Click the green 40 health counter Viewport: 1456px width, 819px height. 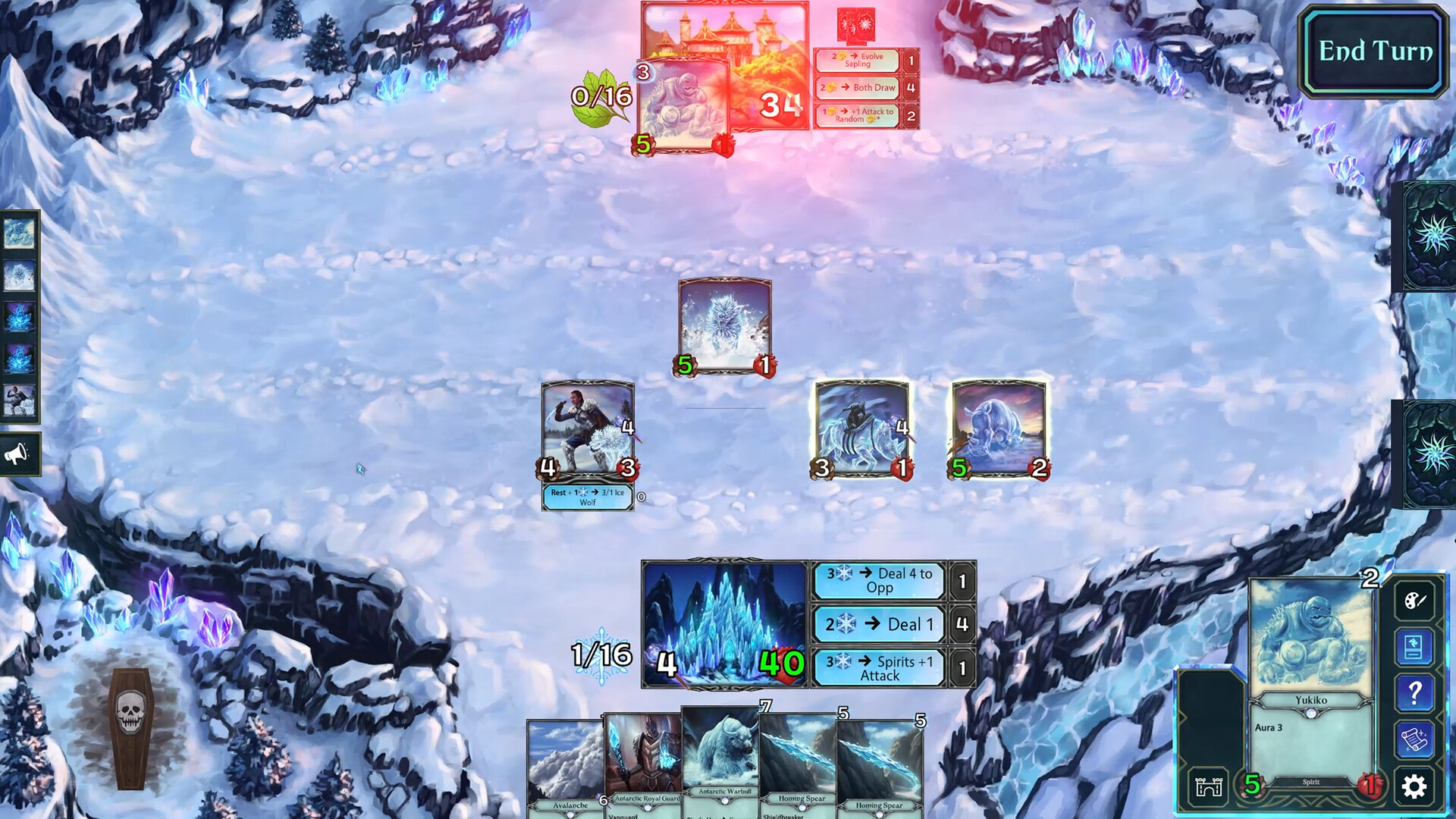[x=781, y=664]
